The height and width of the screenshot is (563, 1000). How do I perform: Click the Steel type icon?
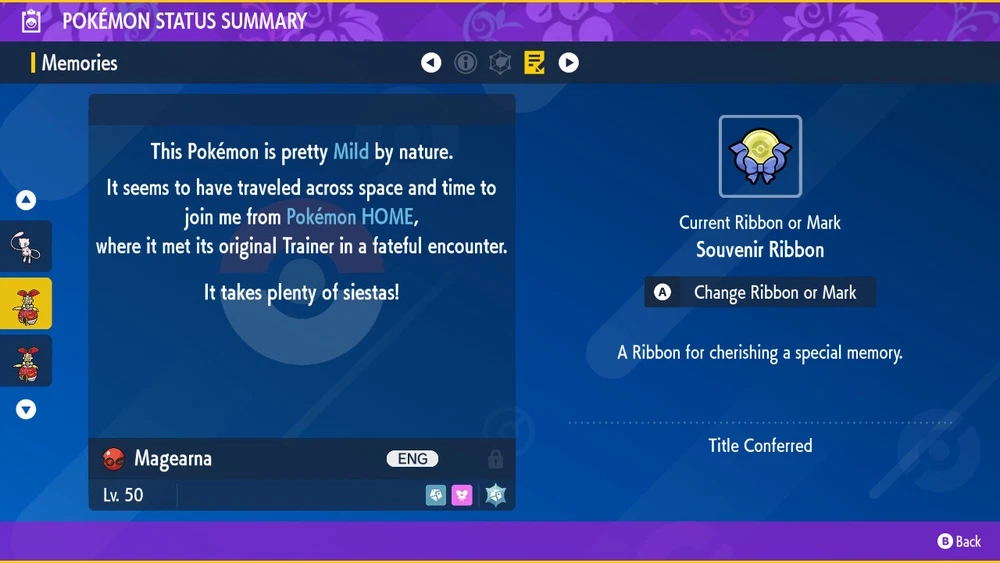pos(436,494)
